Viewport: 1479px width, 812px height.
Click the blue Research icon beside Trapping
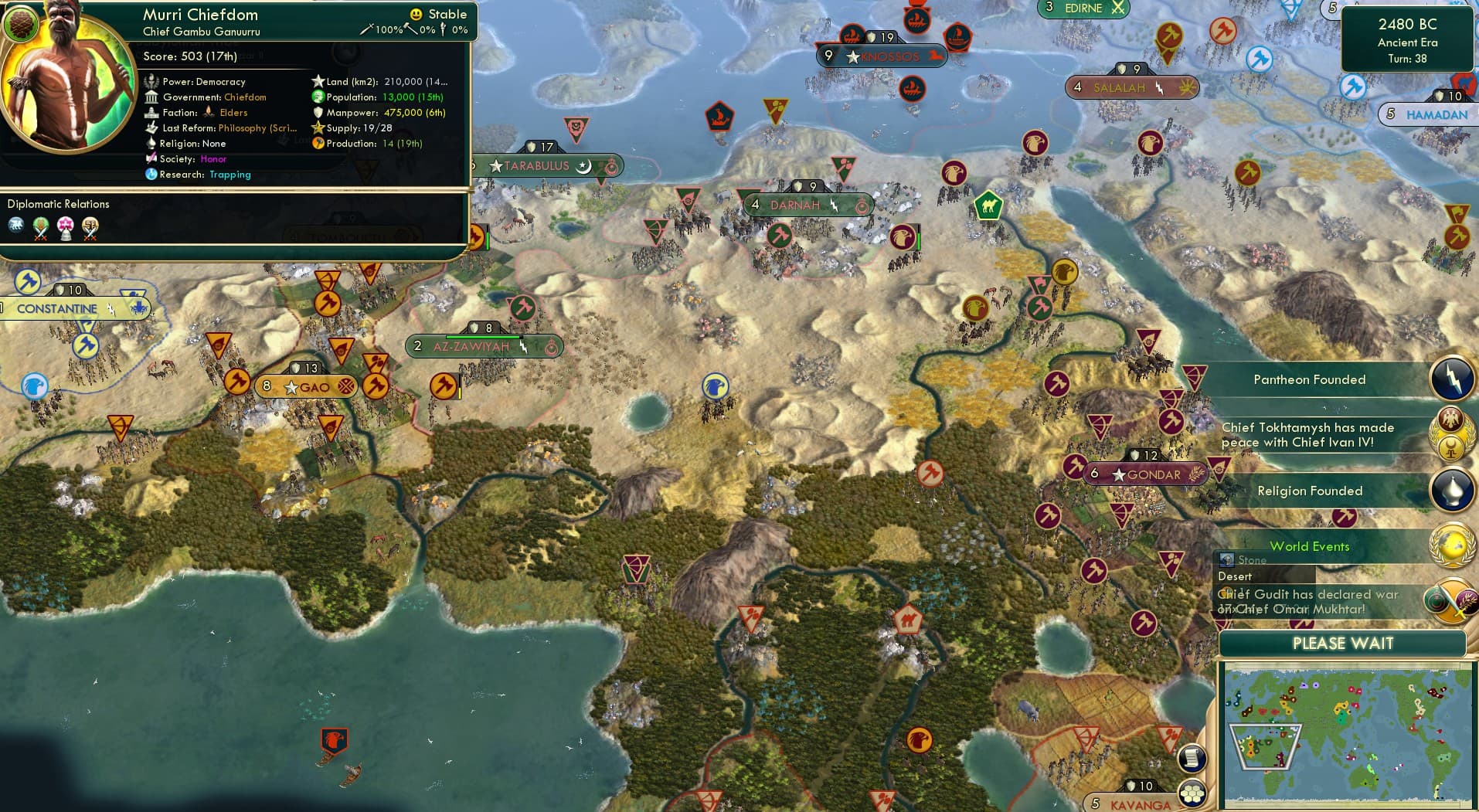click(151, 175)
